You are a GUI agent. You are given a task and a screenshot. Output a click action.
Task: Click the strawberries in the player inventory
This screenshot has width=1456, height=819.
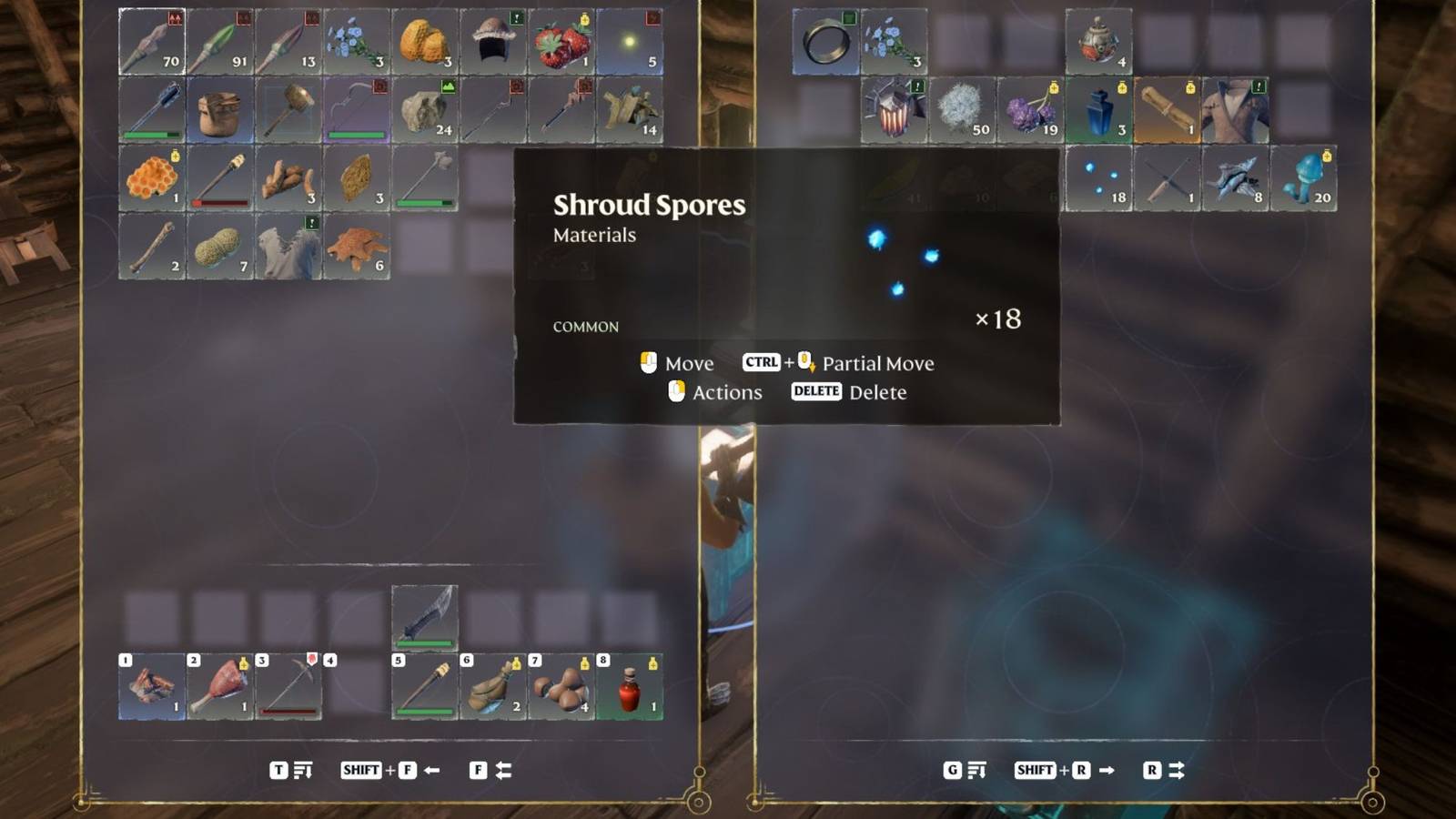pos(561,38)
